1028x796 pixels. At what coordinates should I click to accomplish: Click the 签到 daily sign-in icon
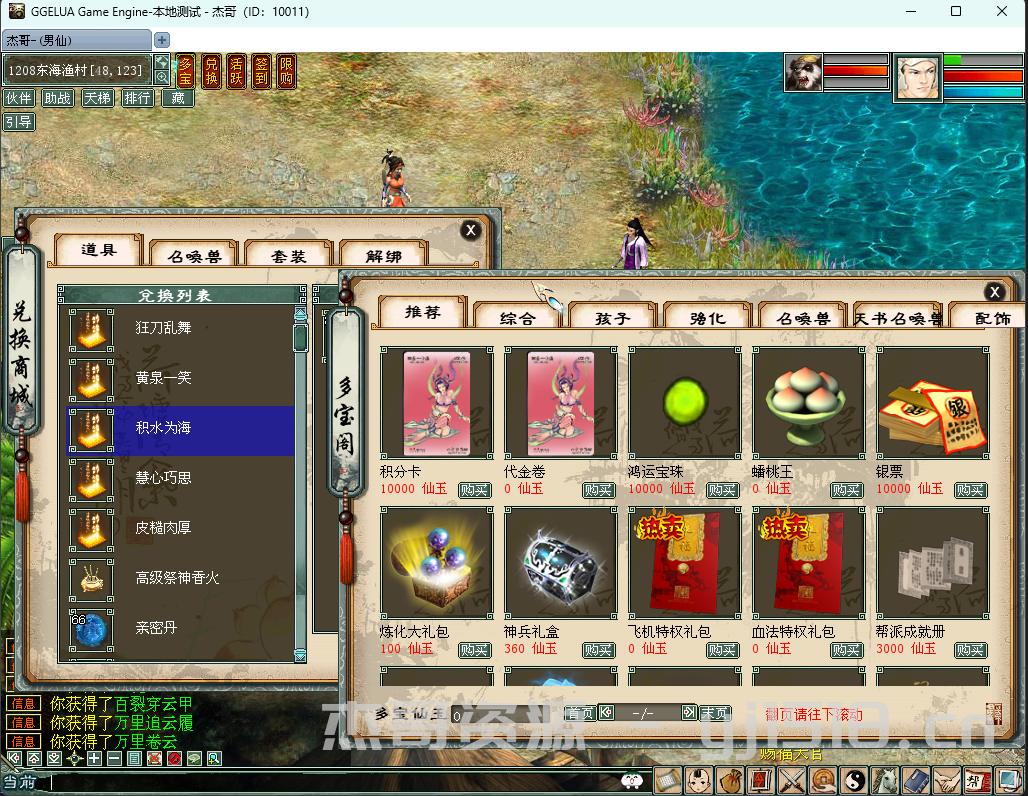(x=262, y=71)
